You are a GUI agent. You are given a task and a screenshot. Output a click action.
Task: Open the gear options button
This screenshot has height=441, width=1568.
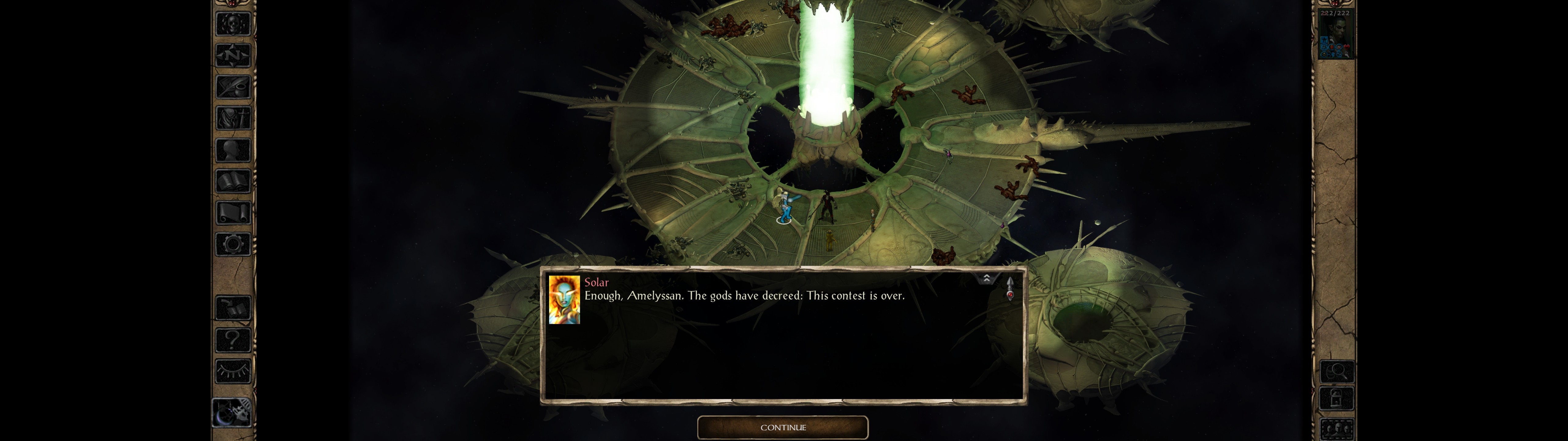pos(233,245)
